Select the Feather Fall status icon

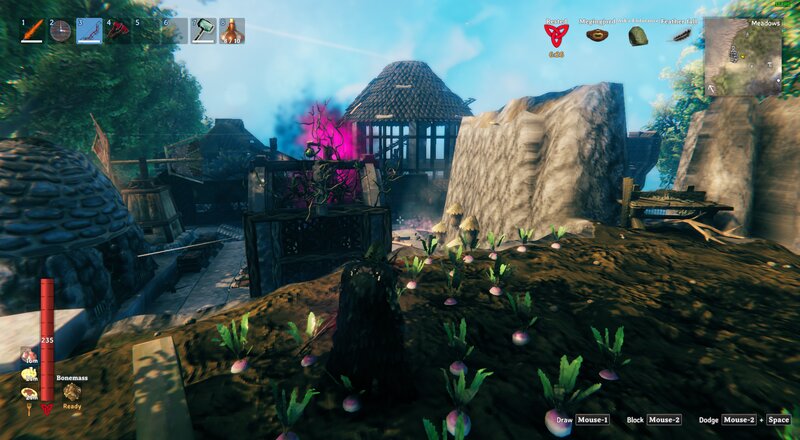tap(680, 36)
